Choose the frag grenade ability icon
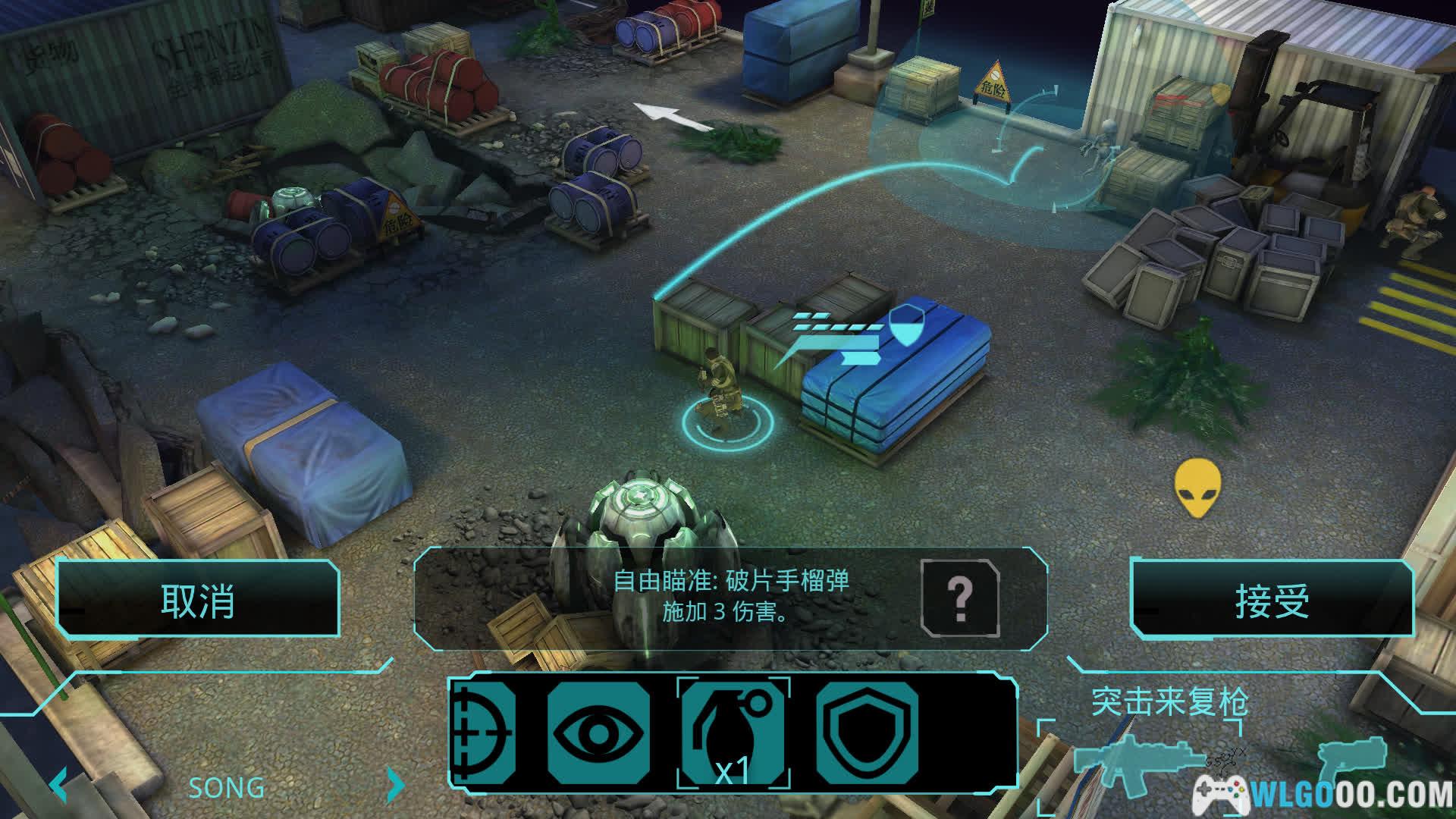Viewport: 1456px width, 819px height. [x=733, y=733]
